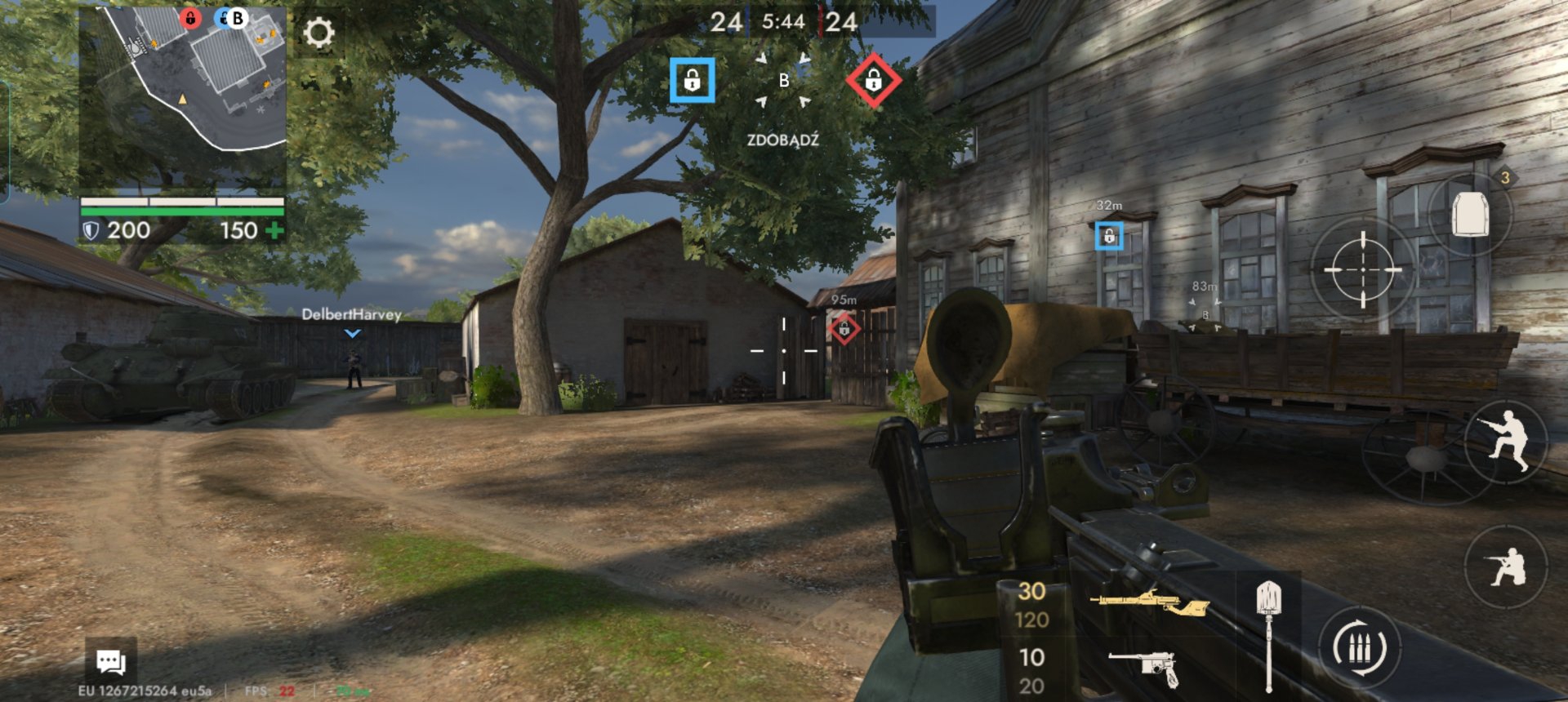Reload weapon with the bullets button

pos(1360,649)
